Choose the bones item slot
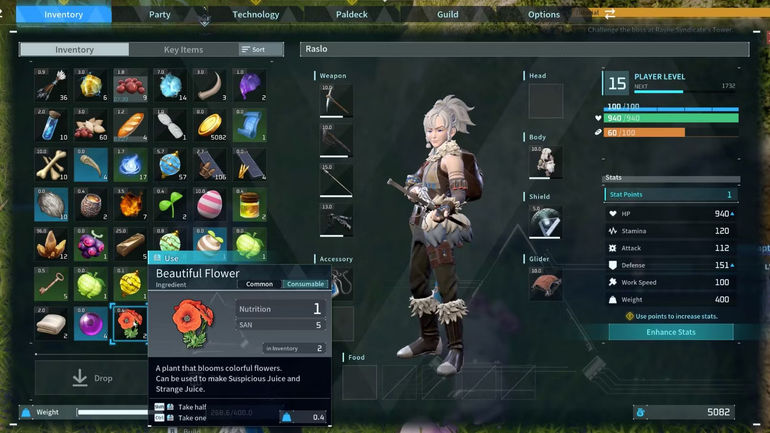Screen dimensions: 770x433 52,164
